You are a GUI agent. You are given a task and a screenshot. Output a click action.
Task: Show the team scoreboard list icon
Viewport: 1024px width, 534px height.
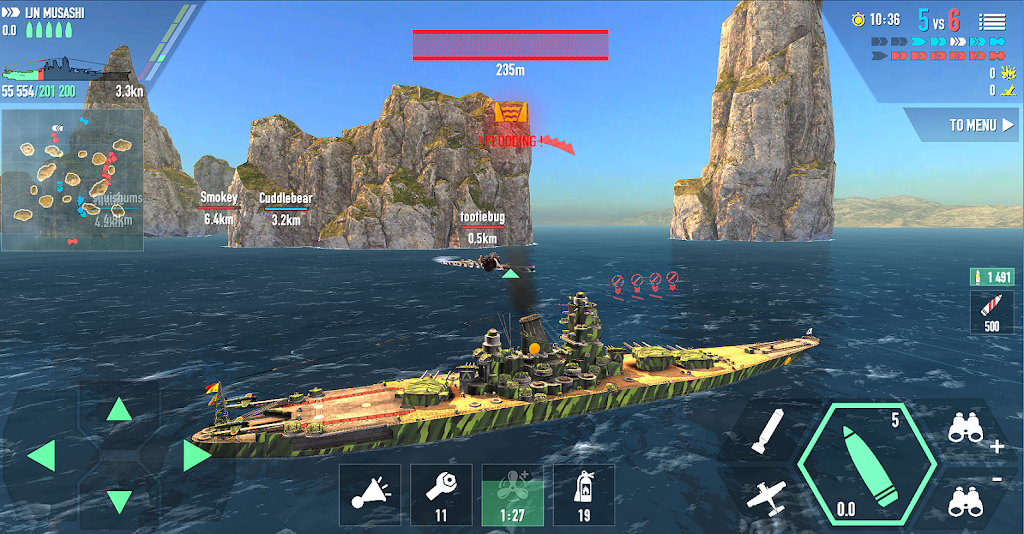coord(991,20)
